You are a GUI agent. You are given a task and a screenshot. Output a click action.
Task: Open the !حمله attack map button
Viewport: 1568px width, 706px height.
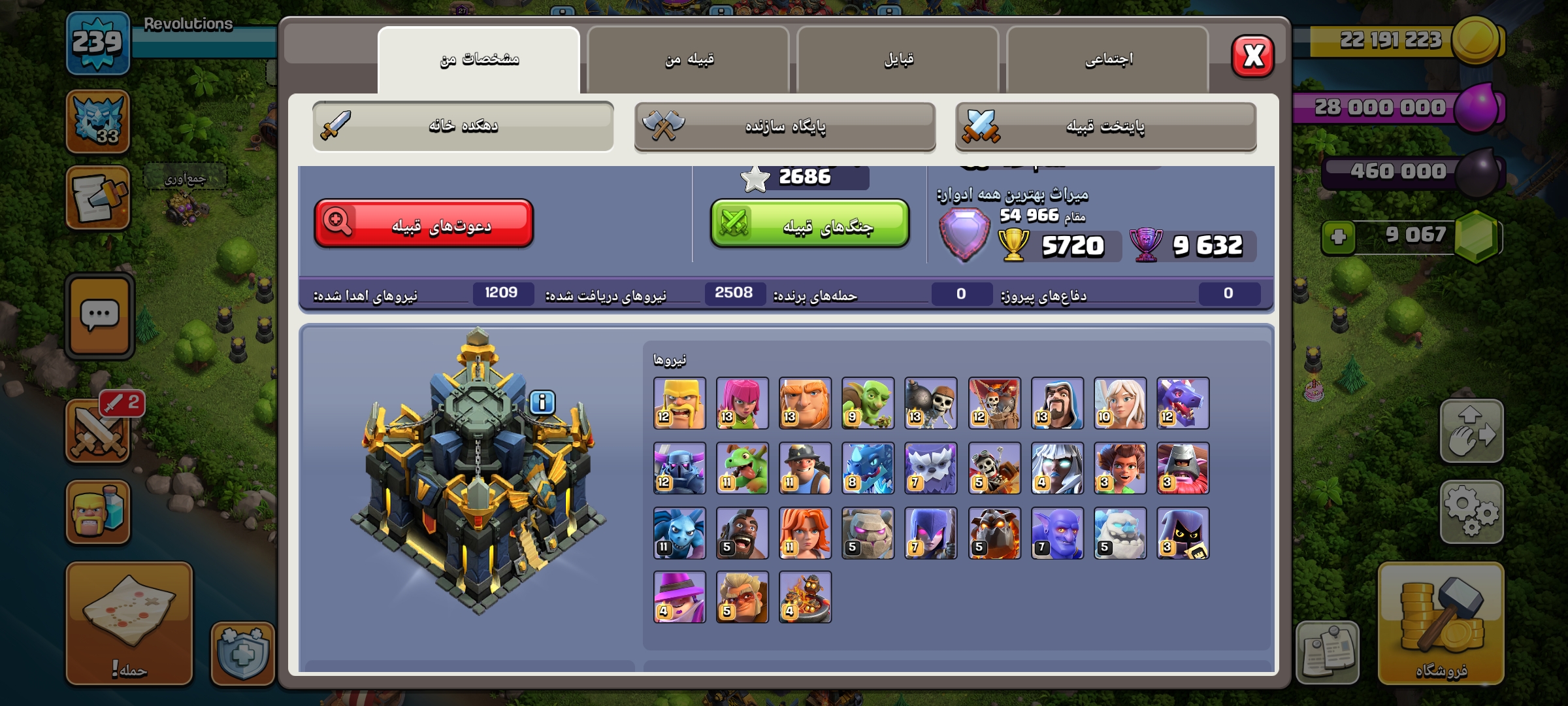pos(129,623)
